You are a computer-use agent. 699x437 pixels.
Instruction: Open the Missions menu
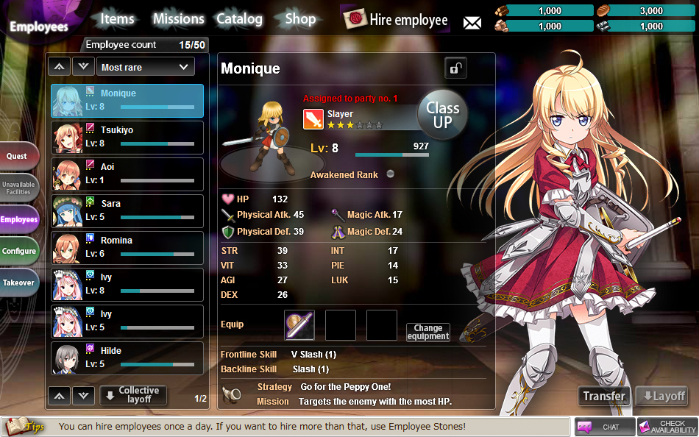178,18
